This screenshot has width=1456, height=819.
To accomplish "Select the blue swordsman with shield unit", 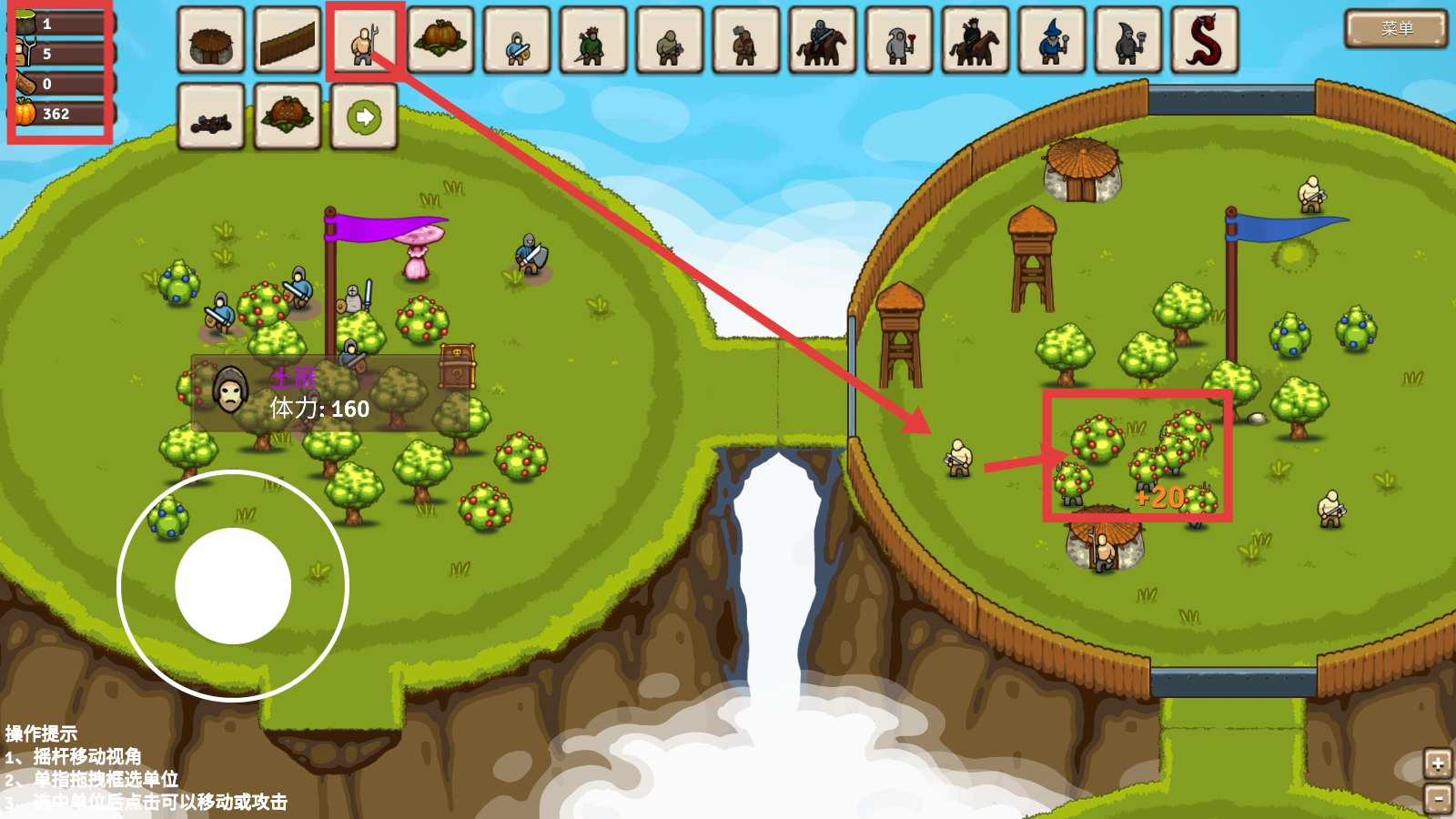I will coord(517,41).
